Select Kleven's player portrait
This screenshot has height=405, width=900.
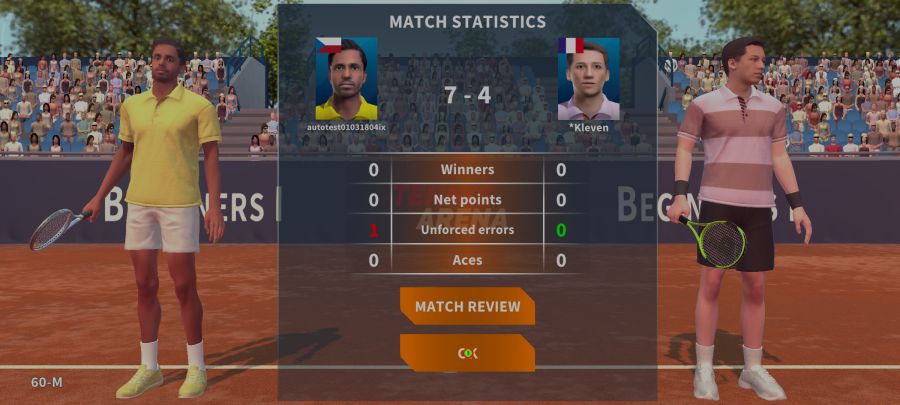tap(588, 79)
